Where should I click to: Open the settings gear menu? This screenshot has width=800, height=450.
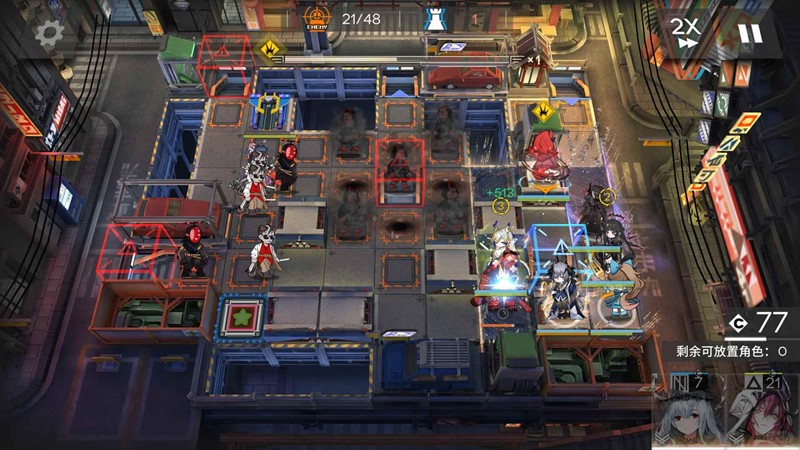[x=49, y=34]
